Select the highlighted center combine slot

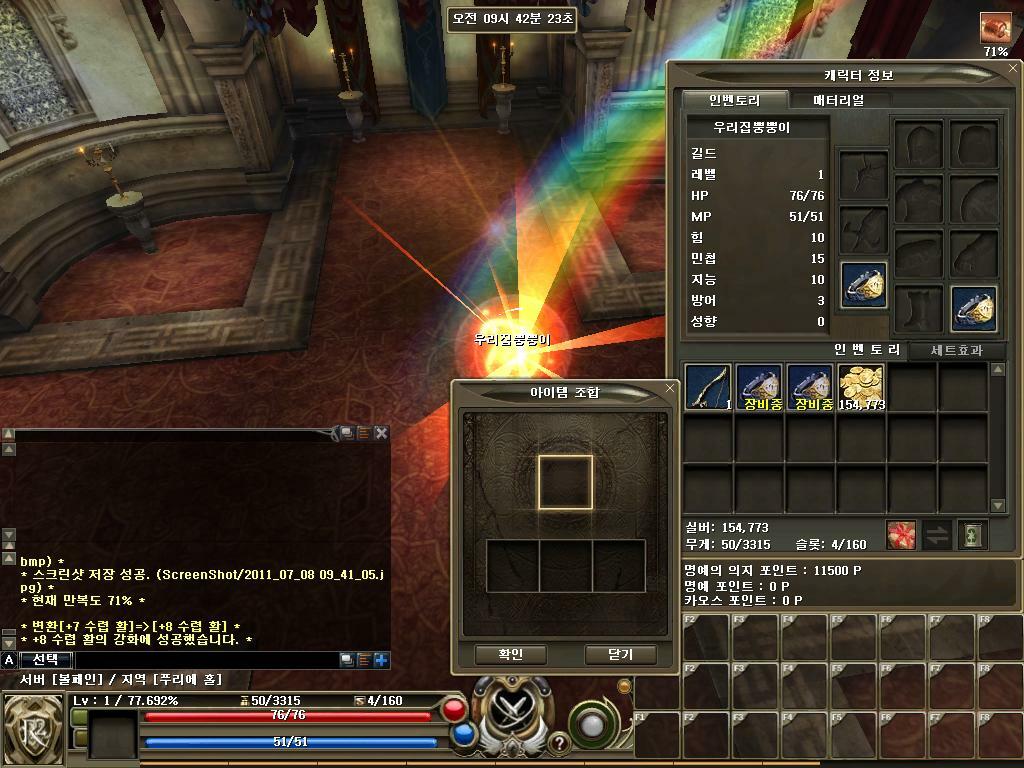(566, 482)
